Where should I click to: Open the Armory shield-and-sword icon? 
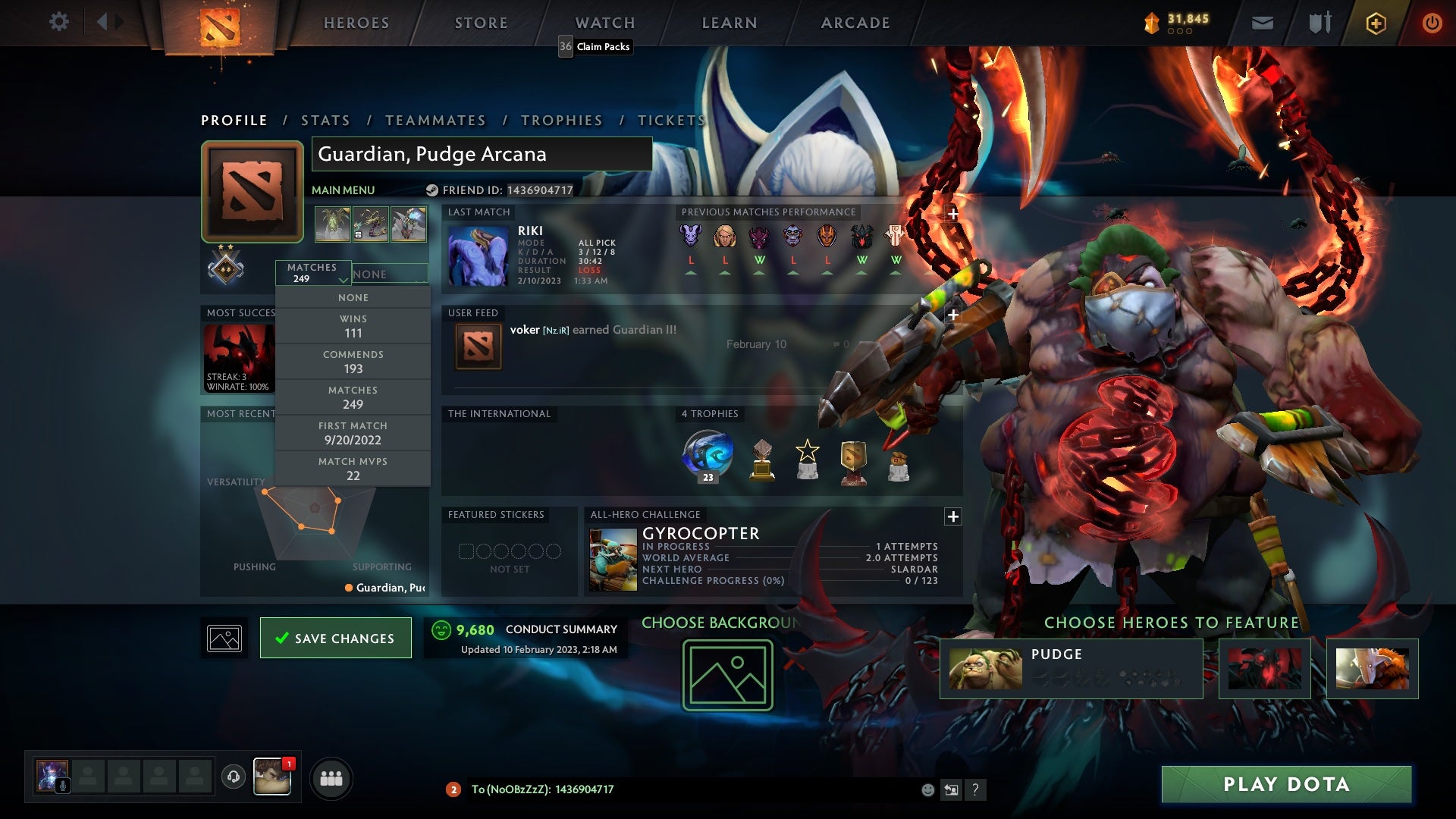click(x=1319, y=23)
